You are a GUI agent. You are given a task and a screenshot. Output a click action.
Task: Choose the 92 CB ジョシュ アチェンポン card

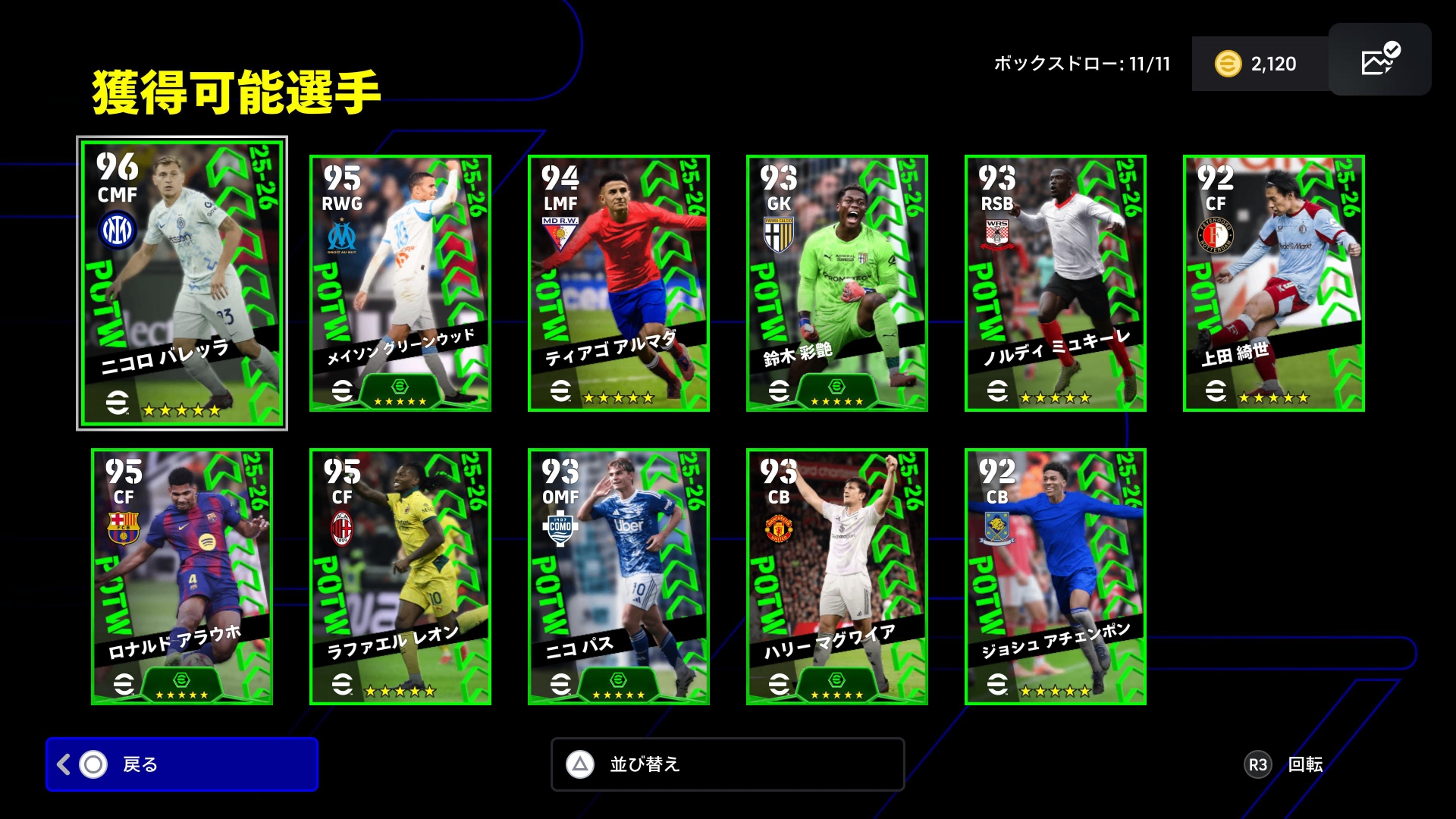pyautogui.click(x=1056, y=576)
